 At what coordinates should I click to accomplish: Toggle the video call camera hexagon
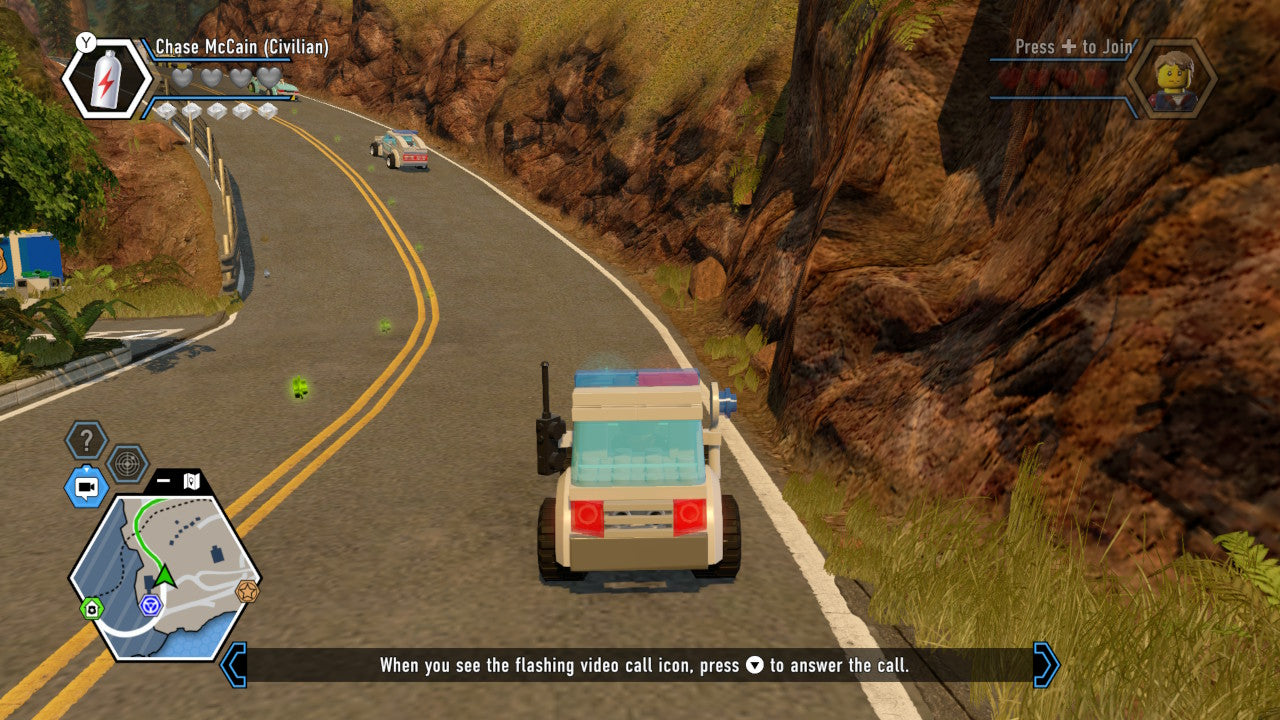coord(85,487)
